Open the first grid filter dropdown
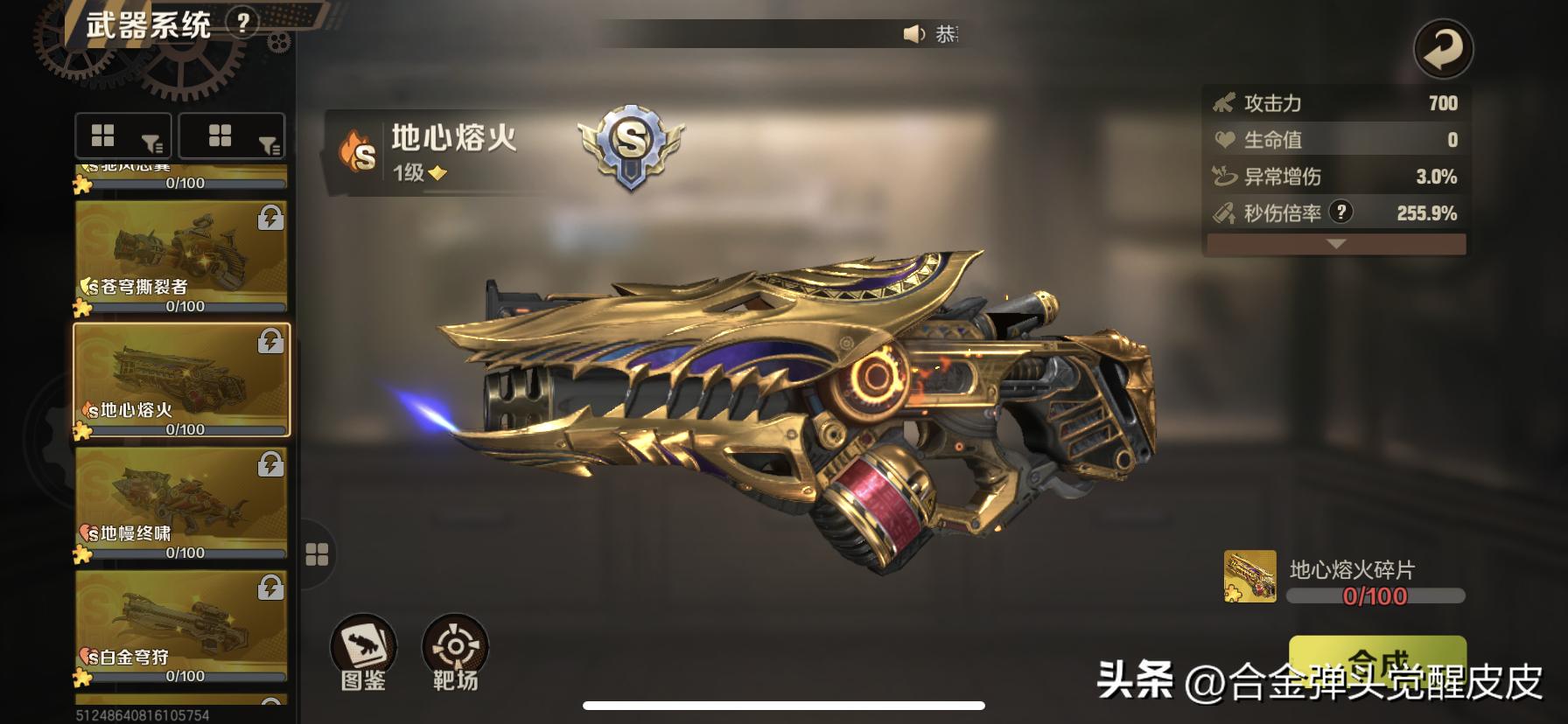The height and width of the screenshot is (724, 1568). point(126,136)
